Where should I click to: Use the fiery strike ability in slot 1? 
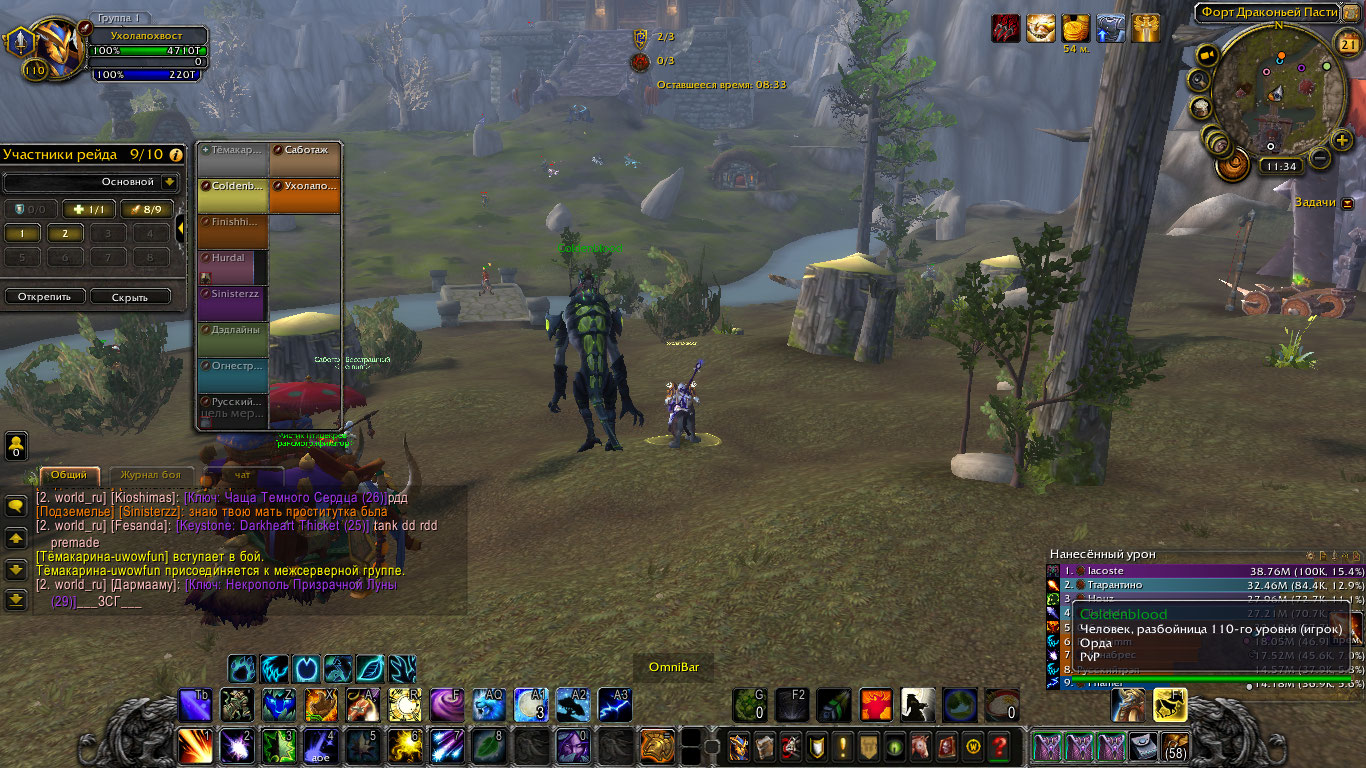coord(194,746)
